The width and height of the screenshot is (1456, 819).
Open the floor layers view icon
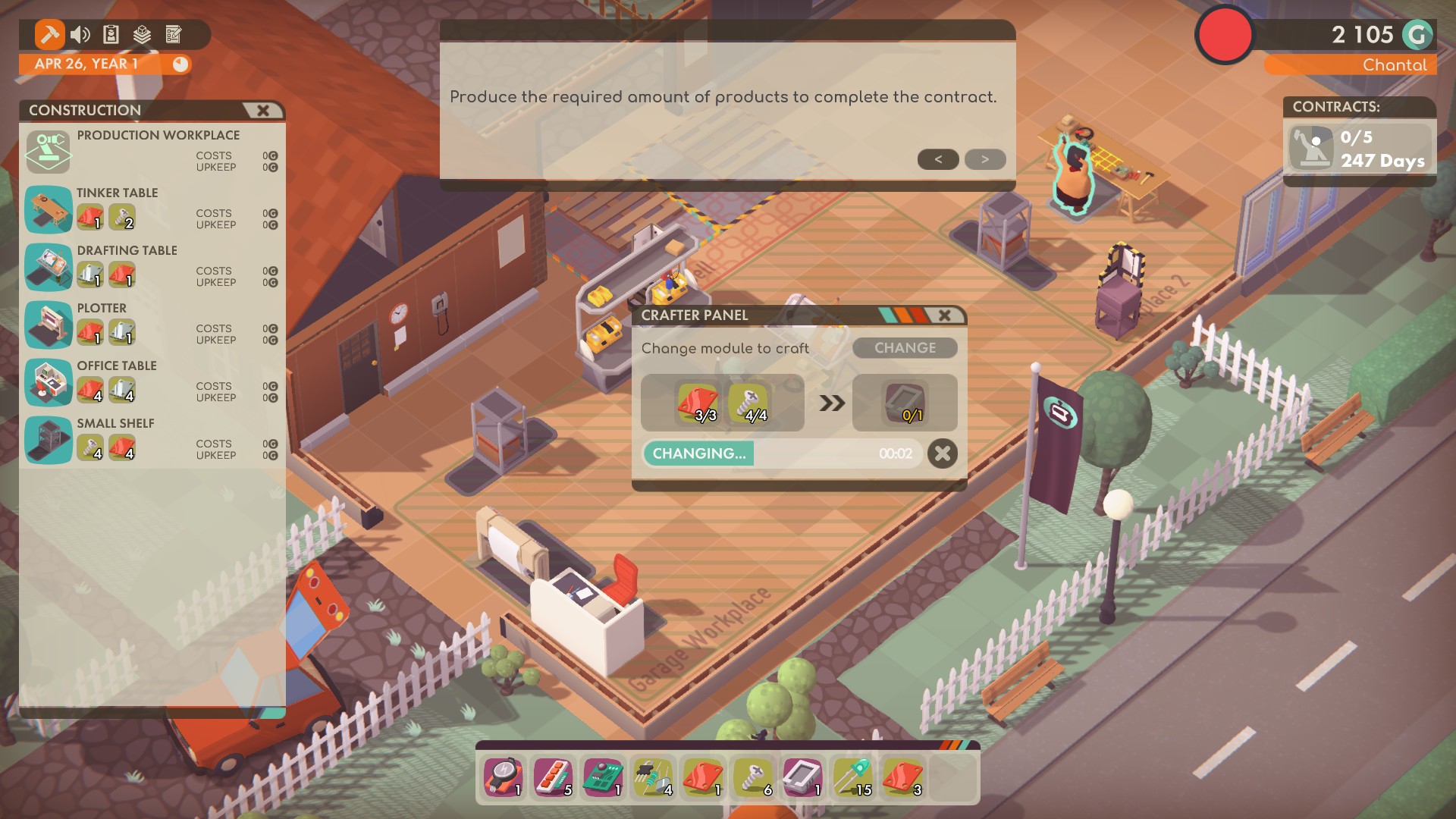tap(143, 34)
